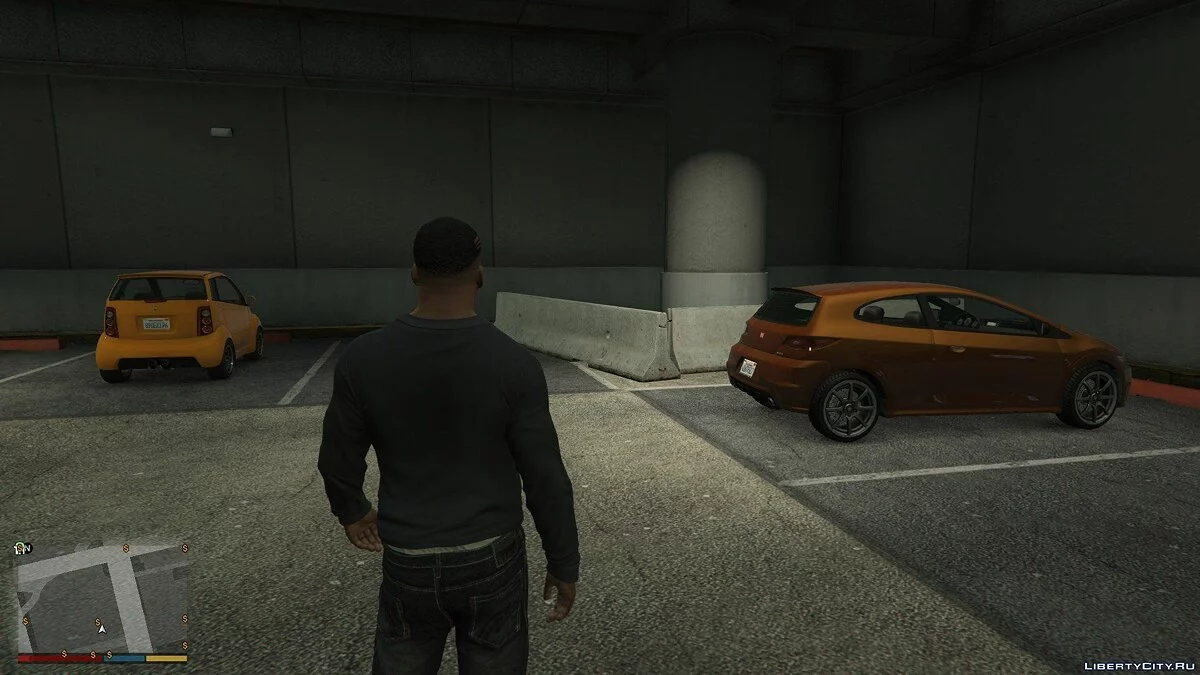
Task: Open the minimap in the corner
Action: pos(102,597)
